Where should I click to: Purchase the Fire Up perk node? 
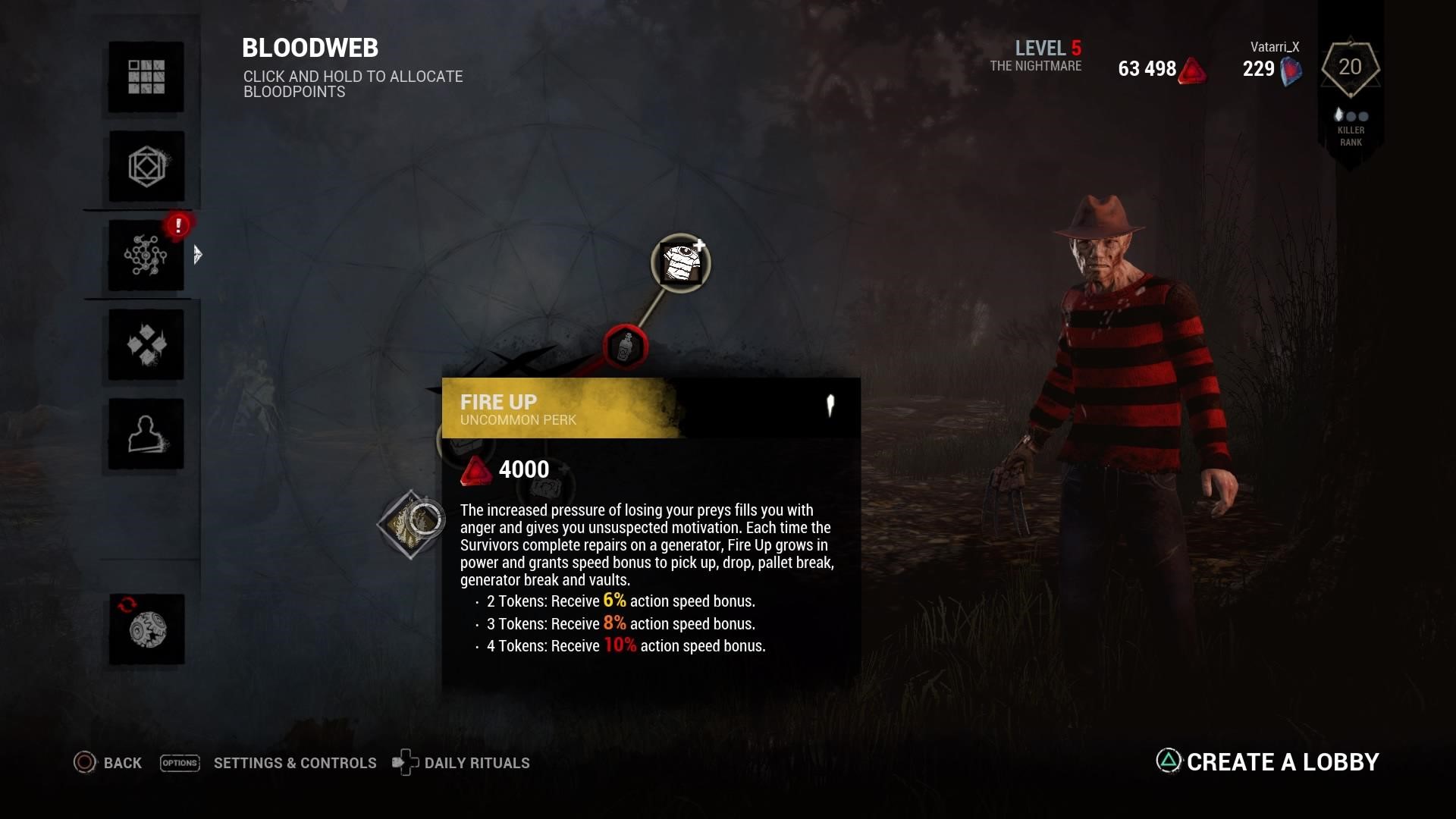pos(411,524)
